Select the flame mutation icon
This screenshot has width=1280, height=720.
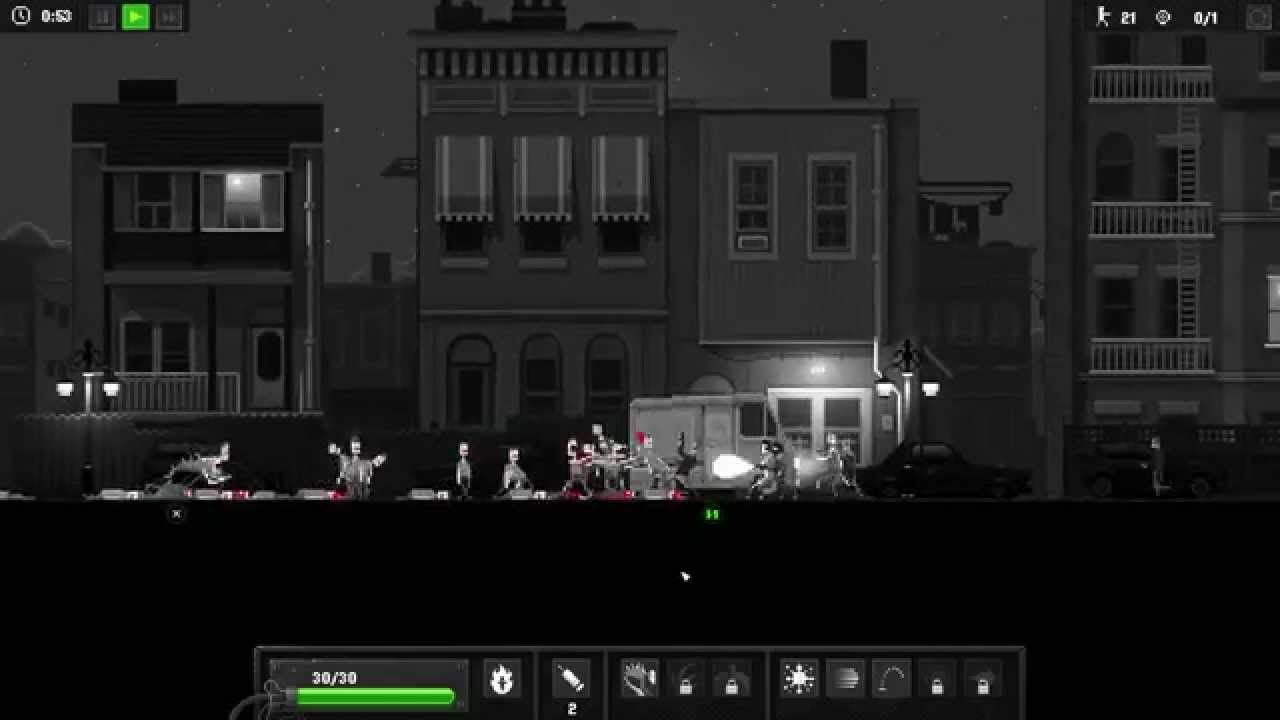504,678
